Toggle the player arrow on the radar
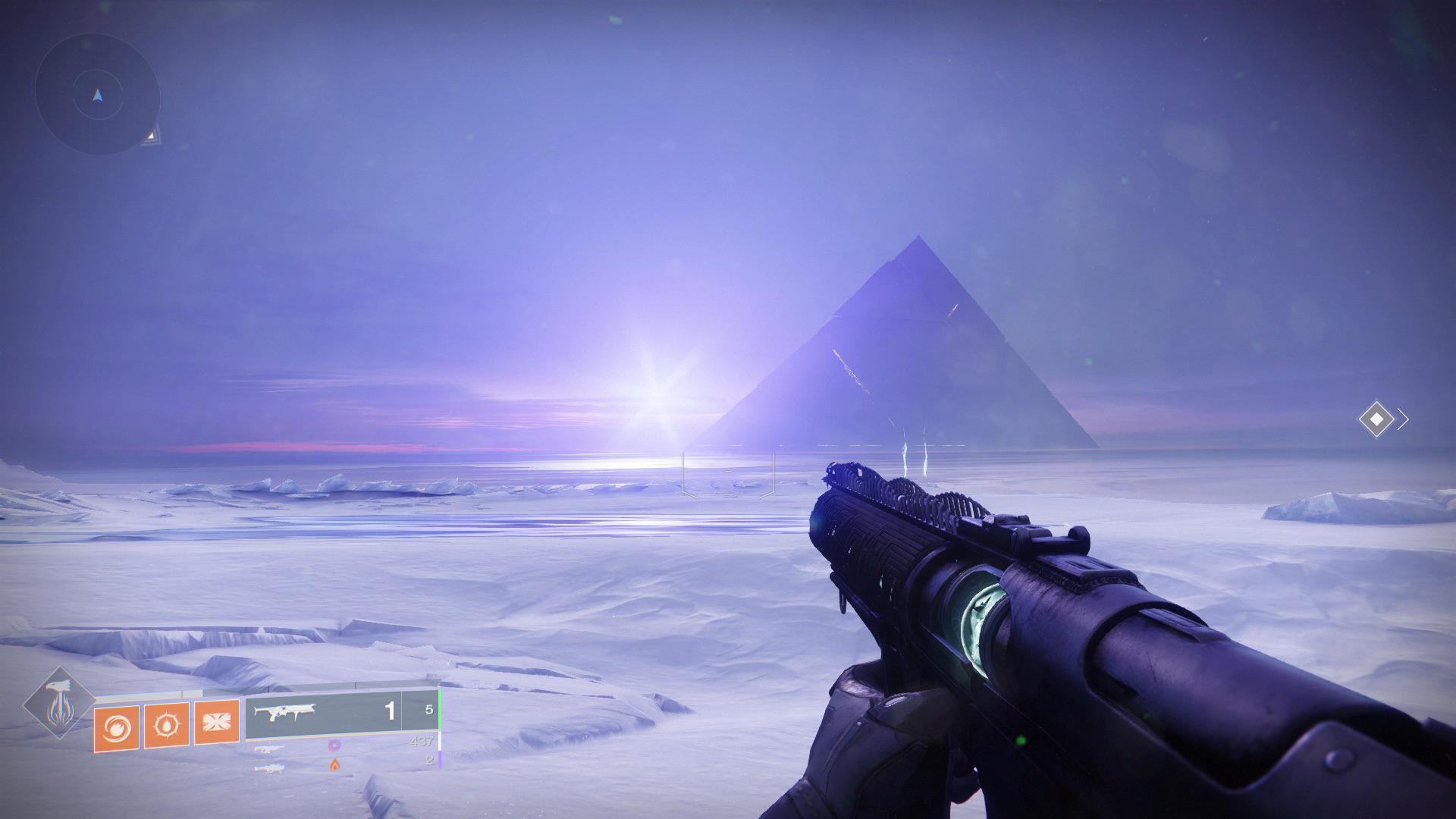This screenshot has width=1456, height=819. (x=96, y=94)
